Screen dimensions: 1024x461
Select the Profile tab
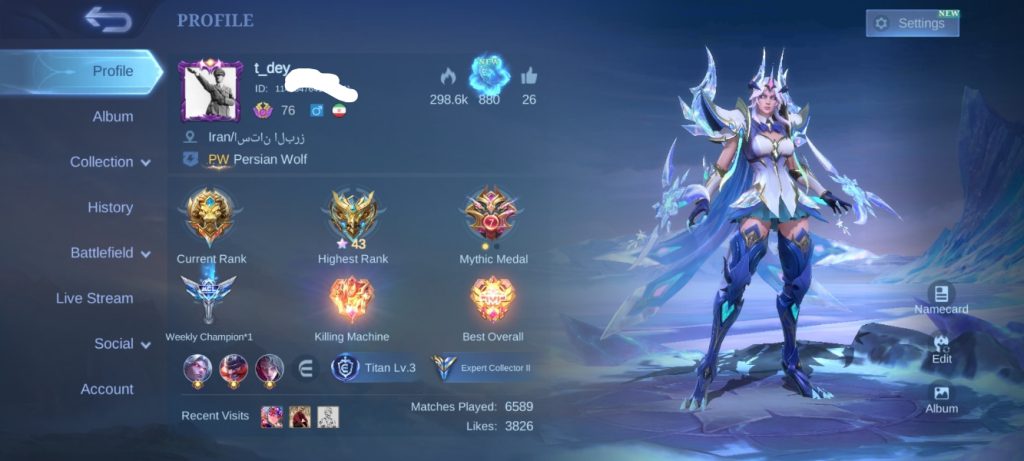click(112, 71)
